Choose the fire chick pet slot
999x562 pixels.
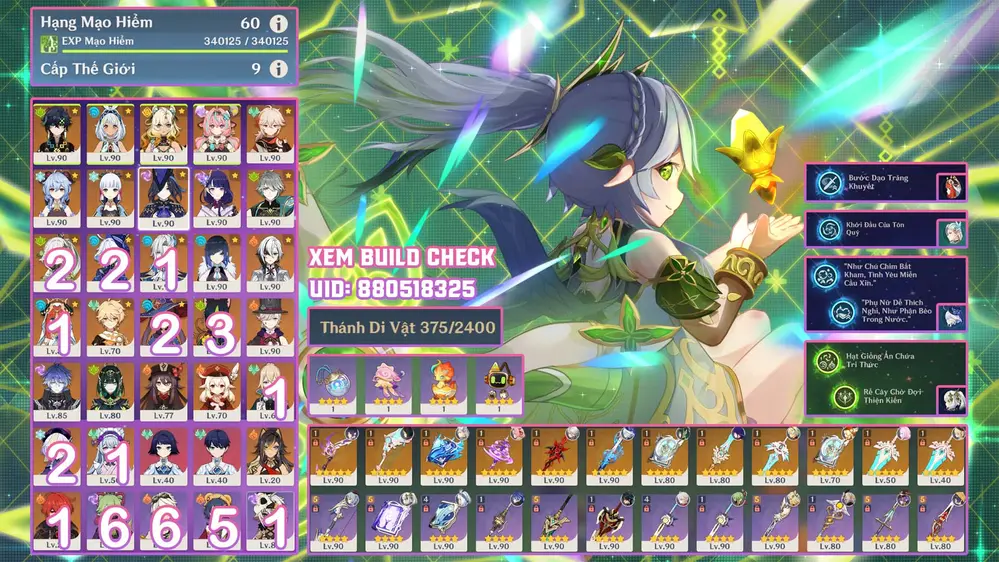[443, 385]
